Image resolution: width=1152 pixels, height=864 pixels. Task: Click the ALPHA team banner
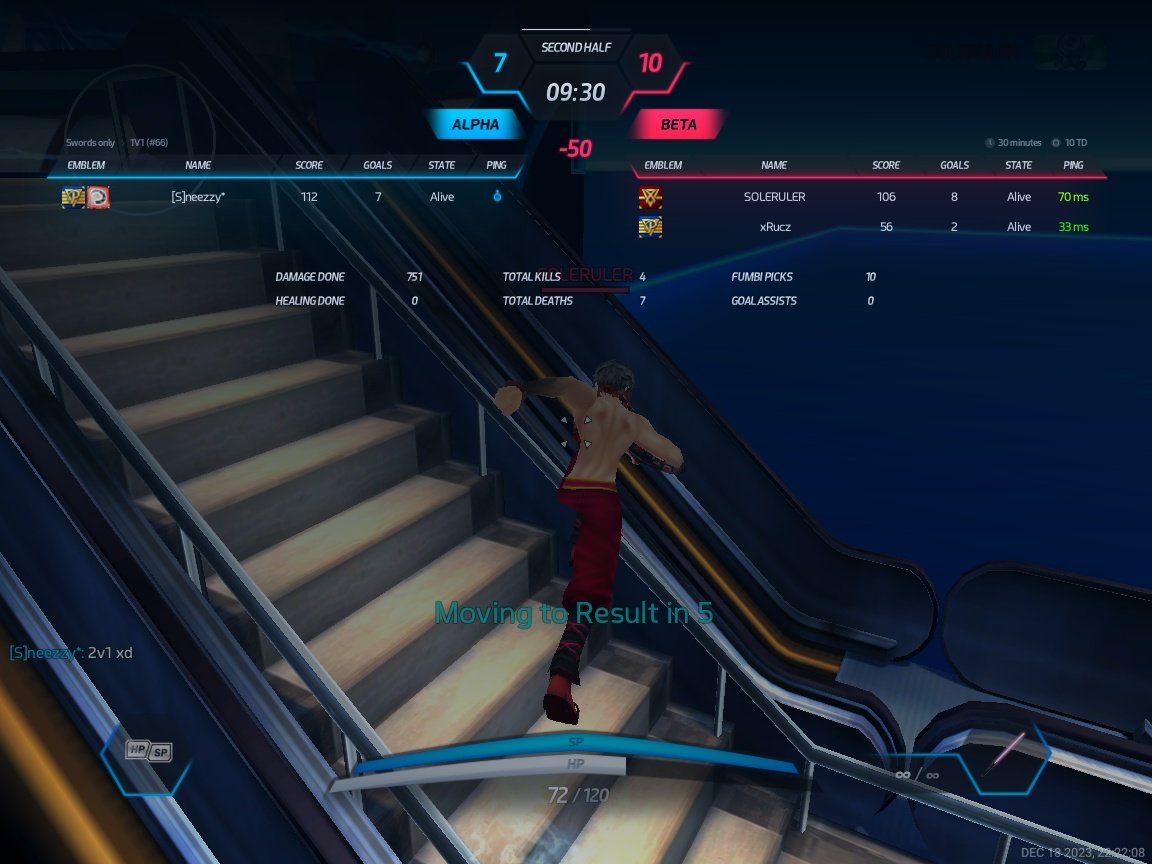point(475,125)
